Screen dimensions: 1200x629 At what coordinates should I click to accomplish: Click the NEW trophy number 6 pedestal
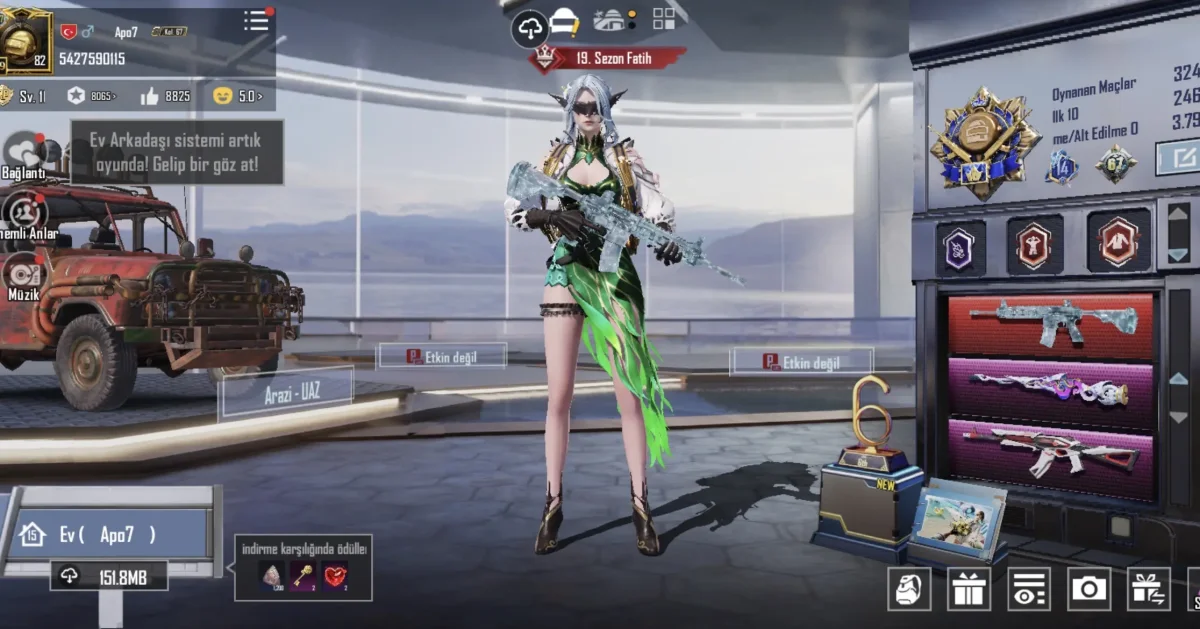868,488
